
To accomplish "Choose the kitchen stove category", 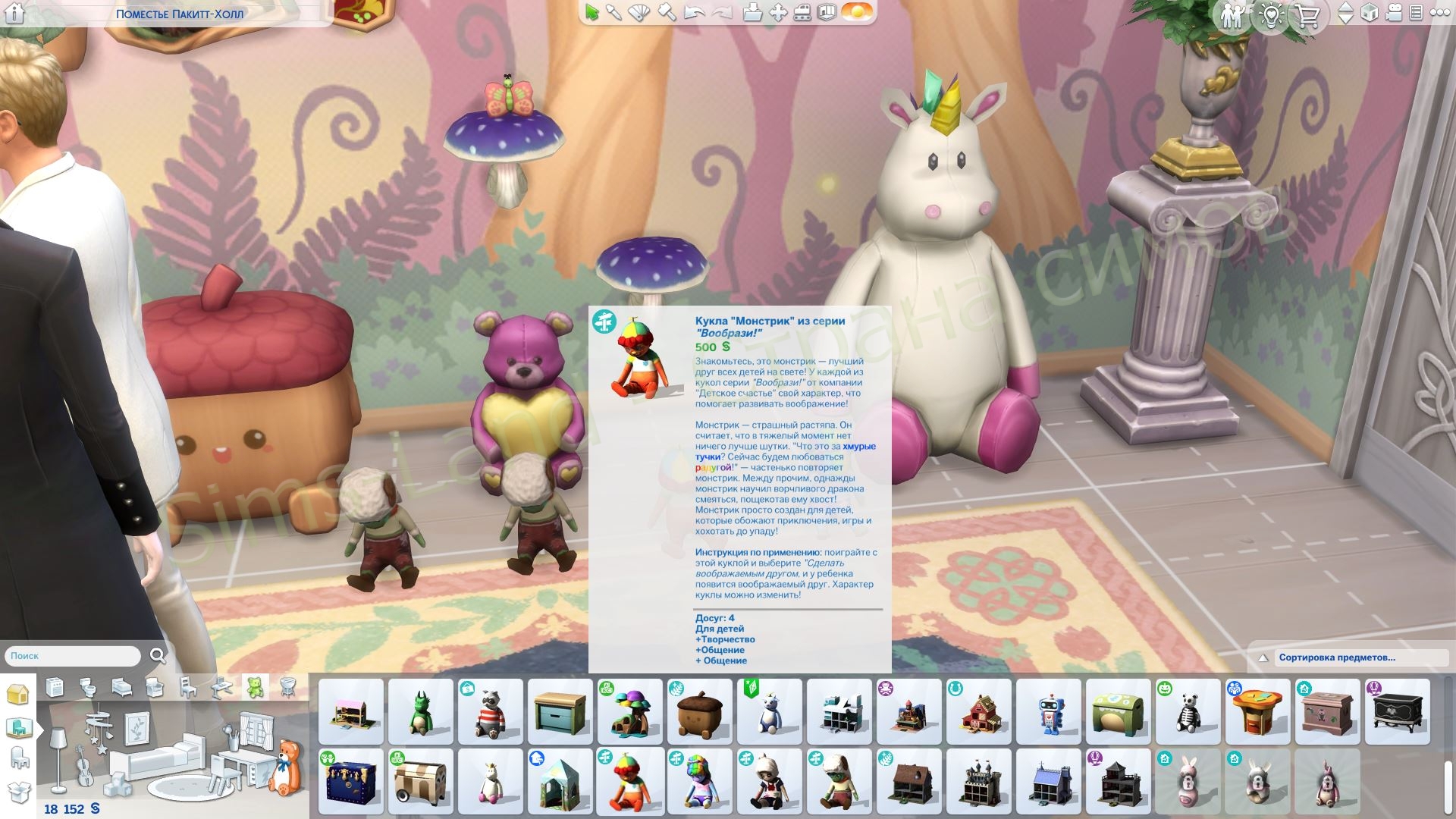I will tap(55, 688).
